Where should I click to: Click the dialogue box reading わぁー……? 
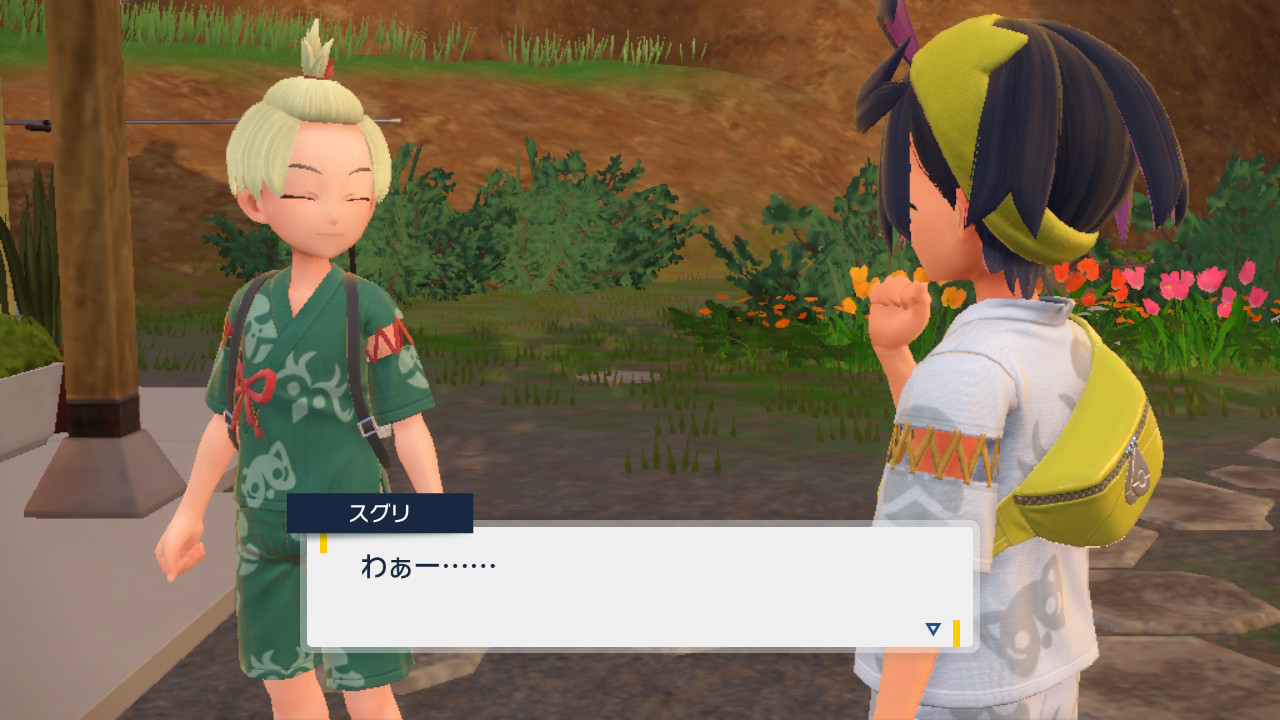click(x=640, y=586)
